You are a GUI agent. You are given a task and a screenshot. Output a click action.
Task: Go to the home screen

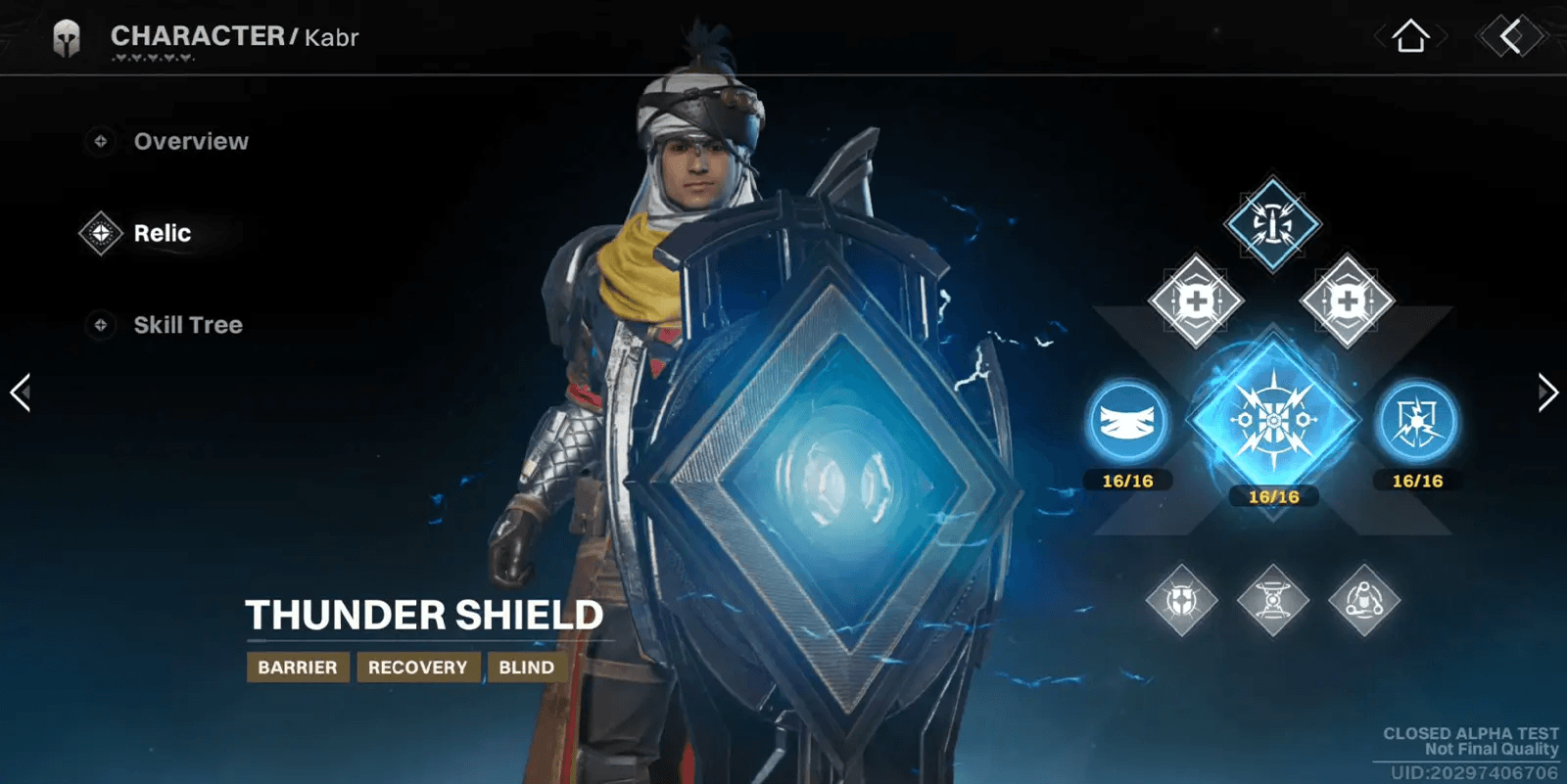[1410, 37]
